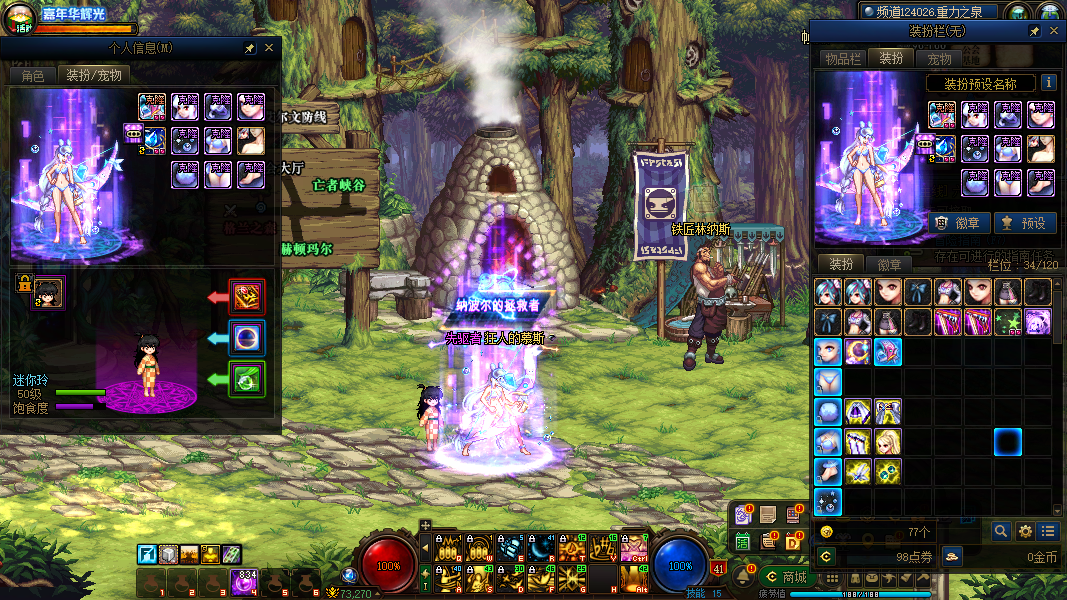Switch to the 角色 character tab
Image resolution: width=1067 pixels, height=600 pixels.
point(33,75)
